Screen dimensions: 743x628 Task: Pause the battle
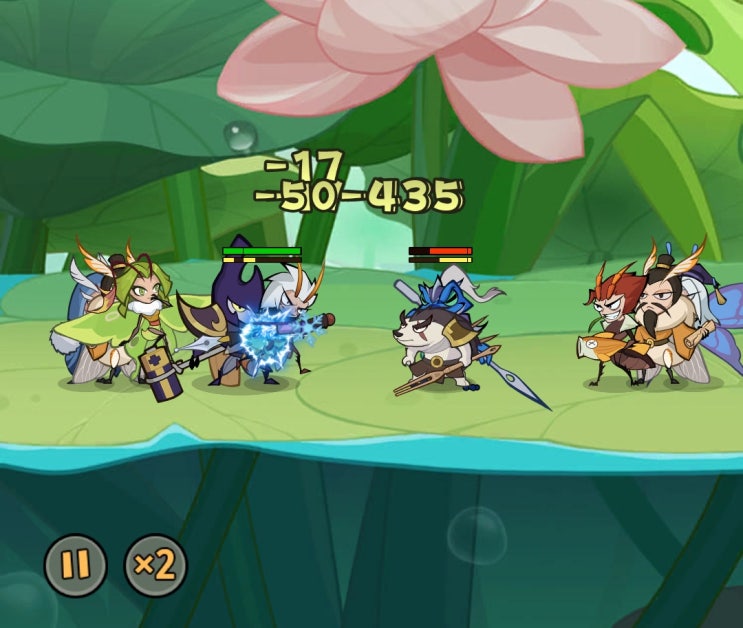pos(75,565)
